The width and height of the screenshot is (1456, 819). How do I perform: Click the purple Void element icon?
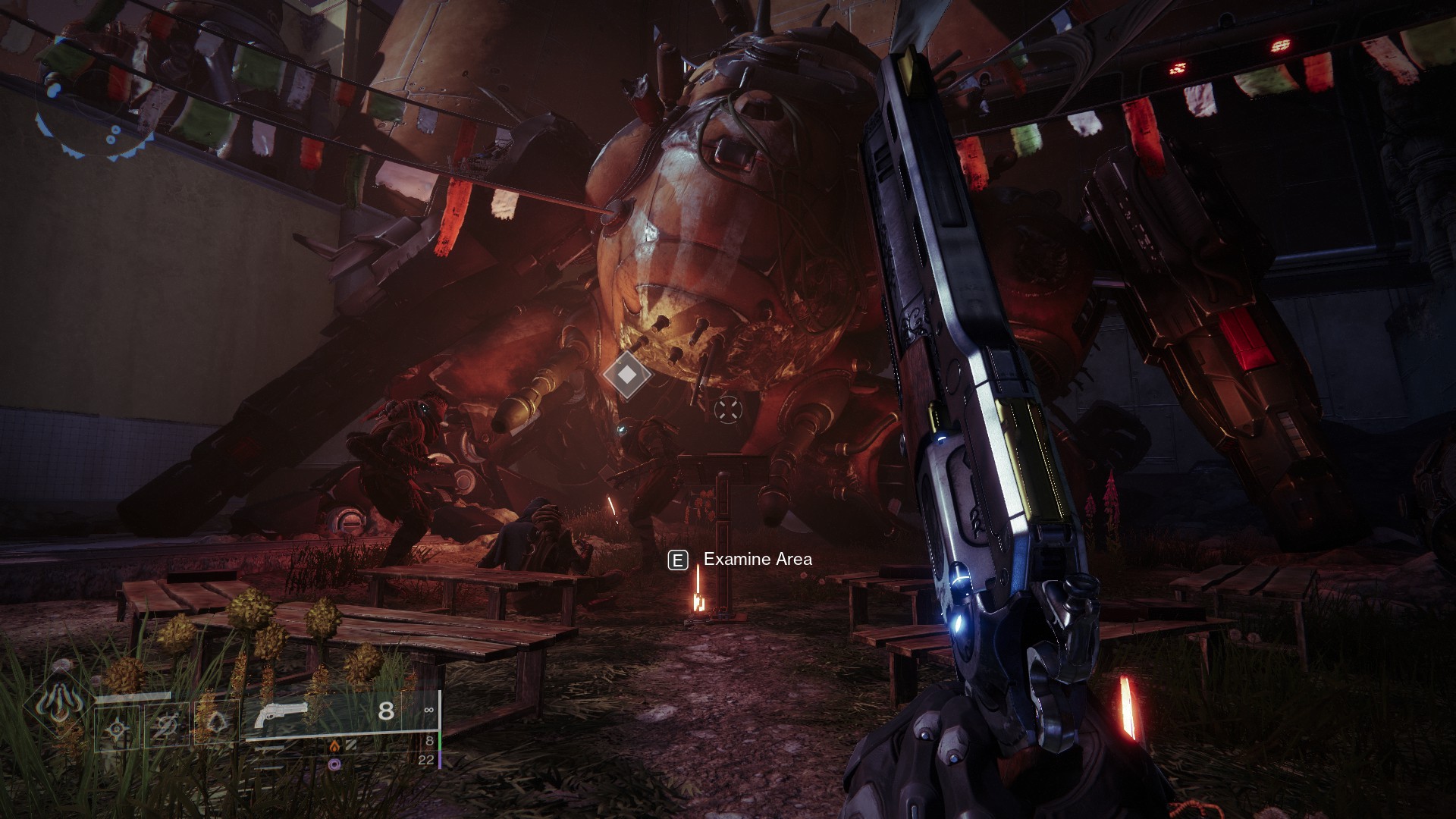tap(334, 763)
